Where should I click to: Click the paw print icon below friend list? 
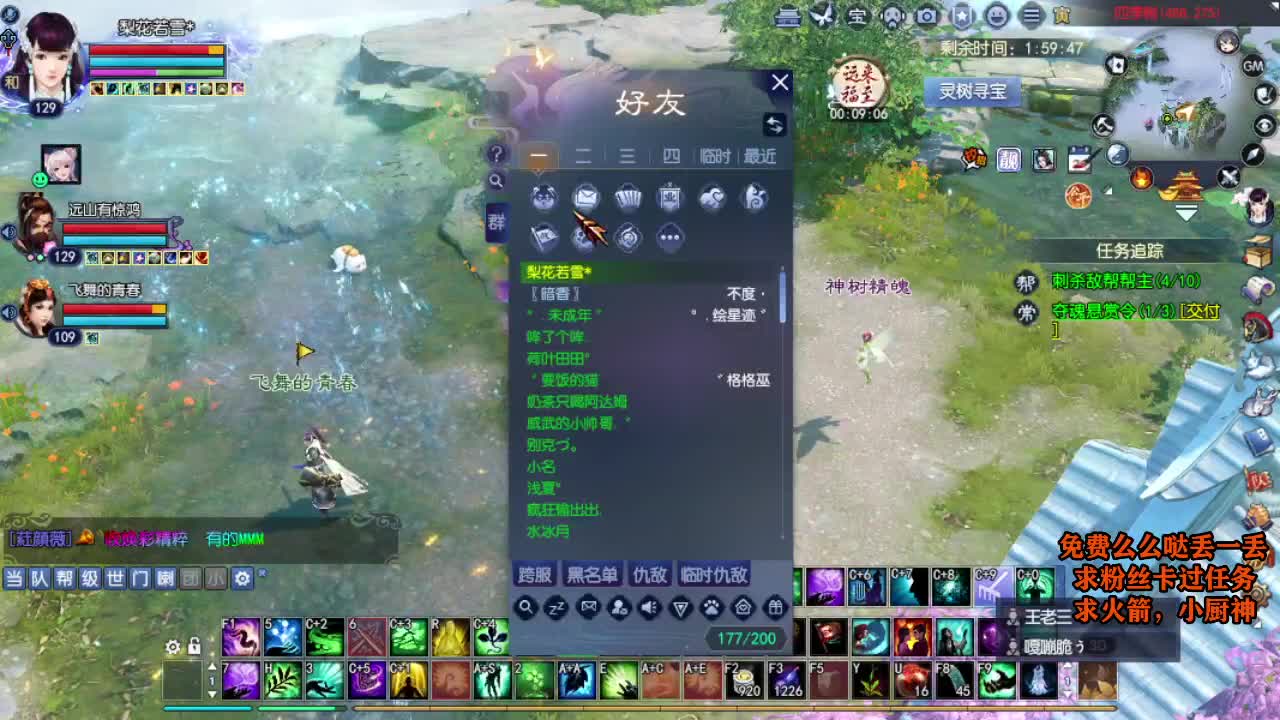[711, 608]
